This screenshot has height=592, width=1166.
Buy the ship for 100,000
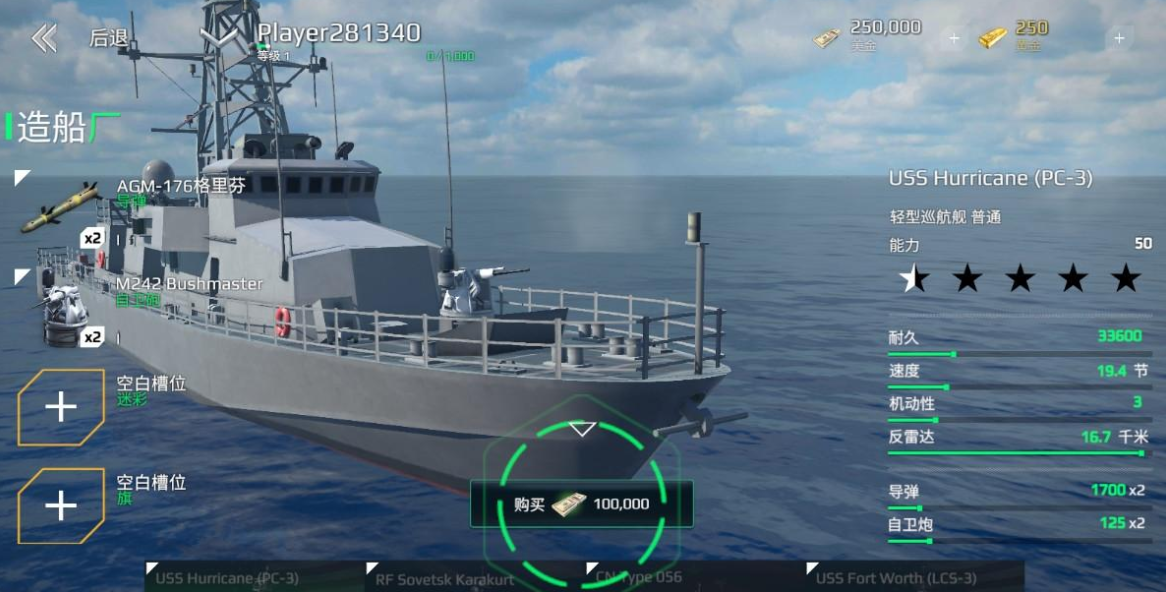tap(581, 503)
